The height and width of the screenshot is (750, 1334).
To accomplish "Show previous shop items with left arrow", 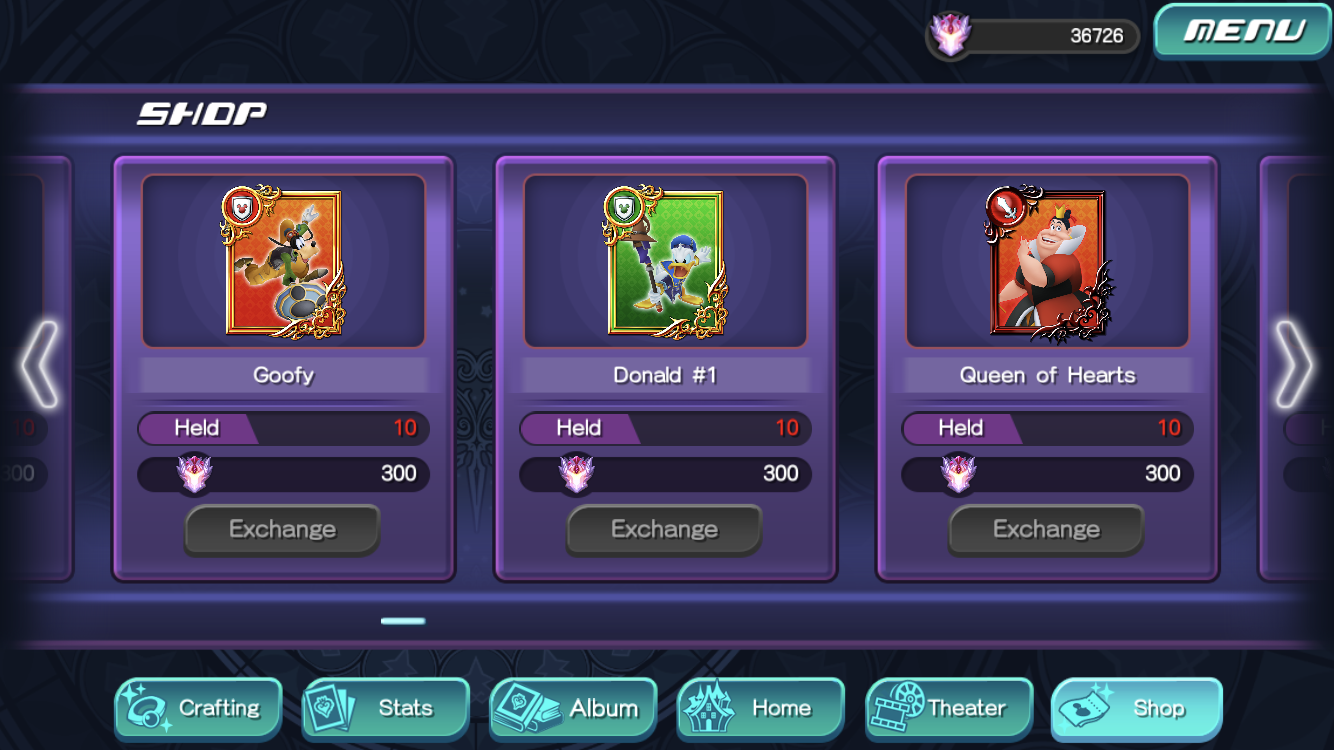I will click(40, 365).
